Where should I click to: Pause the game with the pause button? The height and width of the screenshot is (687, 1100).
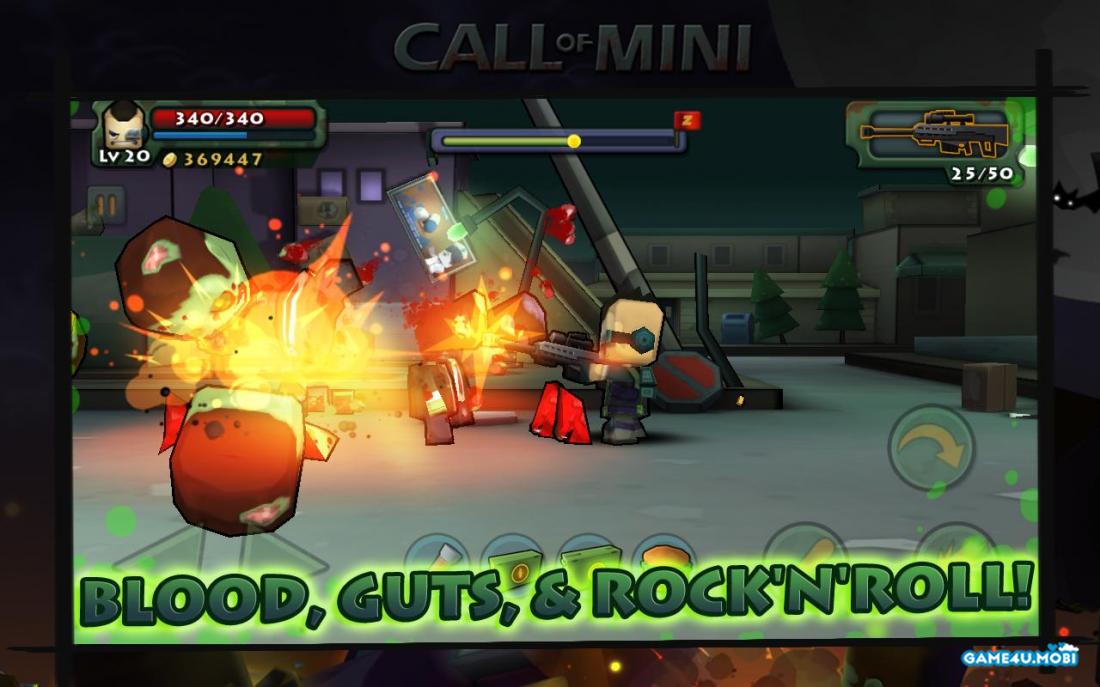coord(105,208)
